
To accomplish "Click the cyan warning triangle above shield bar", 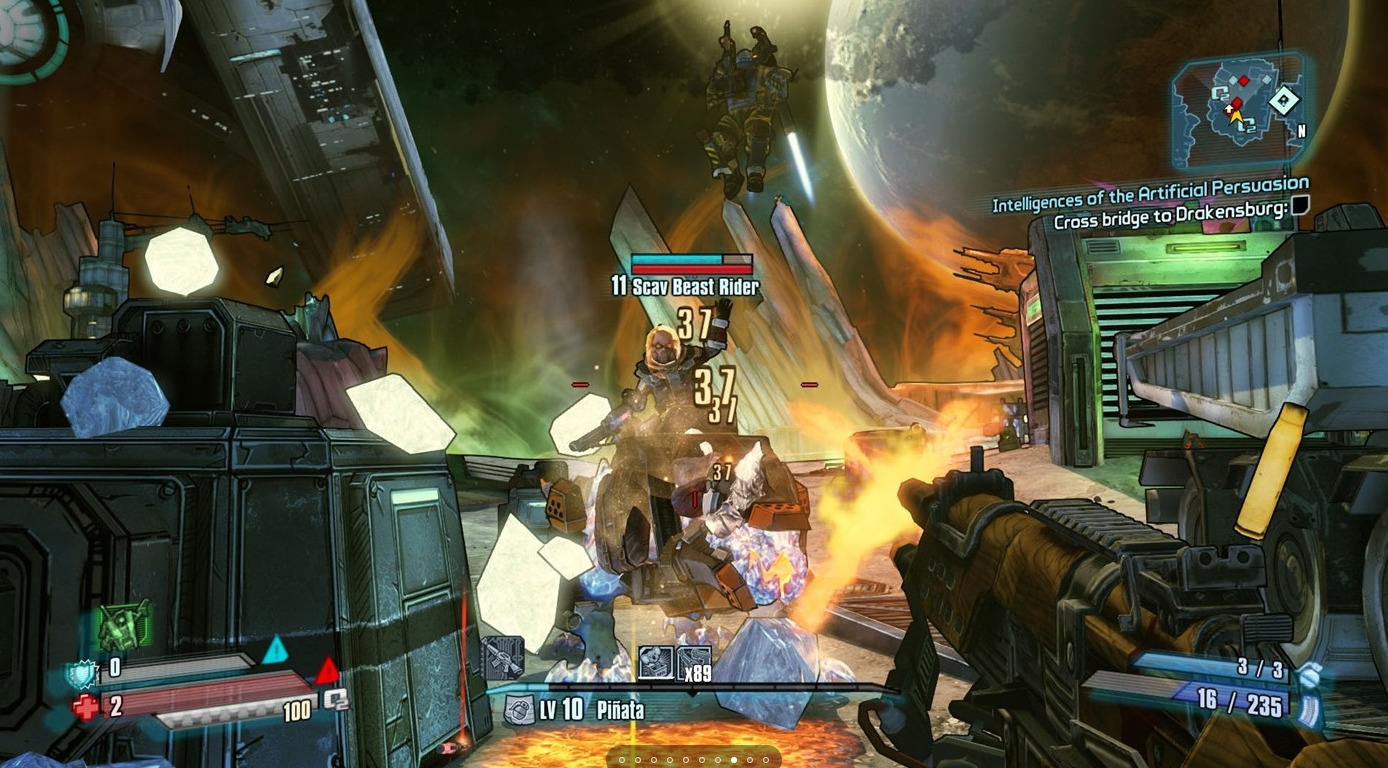I will pos(274,650).
